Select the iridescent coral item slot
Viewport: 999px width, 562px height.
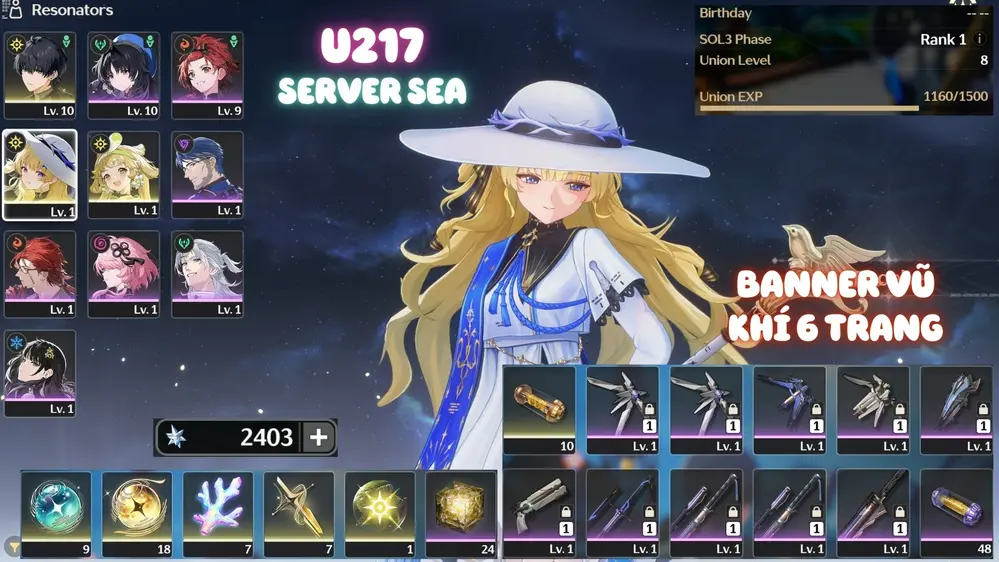point(218,512)
